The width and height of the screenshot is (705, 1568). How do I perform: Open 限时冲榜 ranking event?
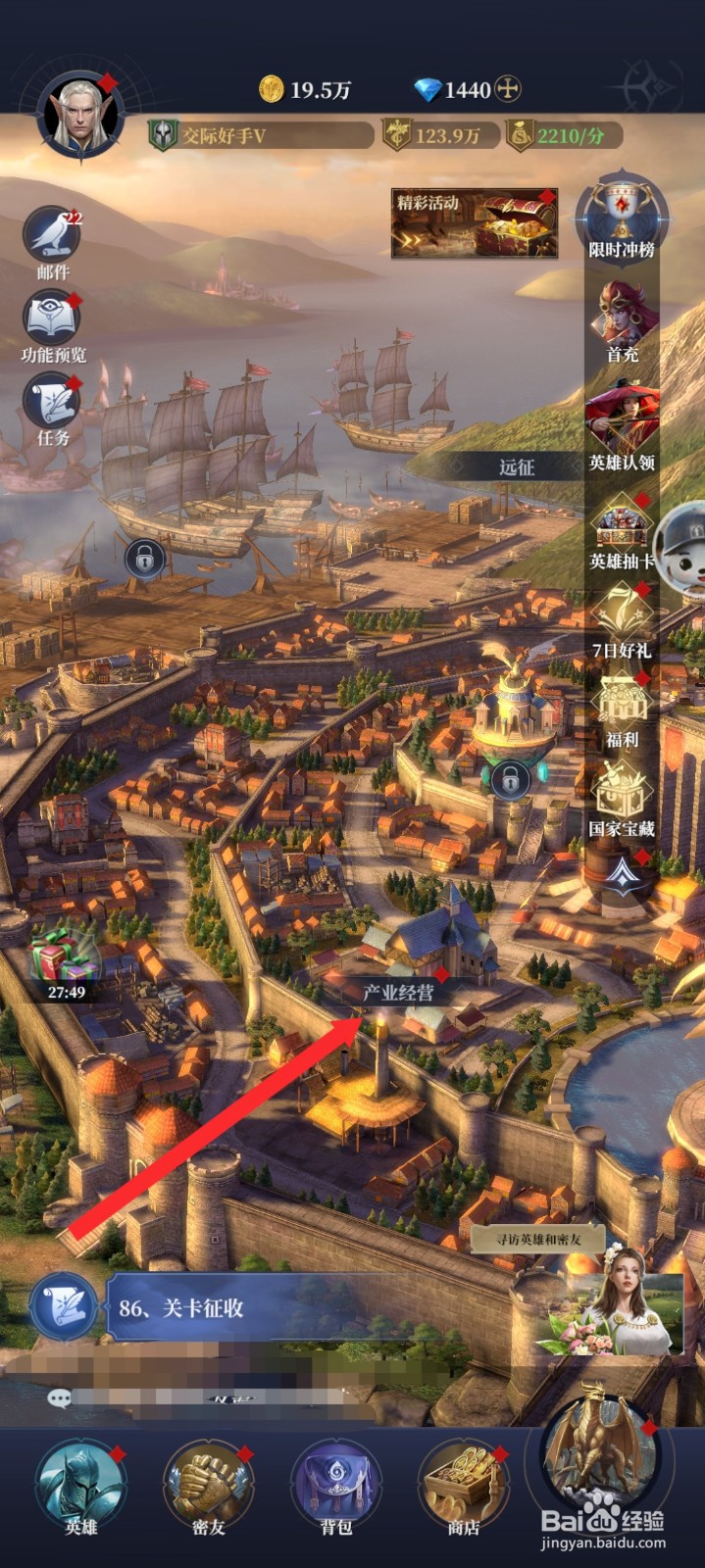tap(622, 216)
